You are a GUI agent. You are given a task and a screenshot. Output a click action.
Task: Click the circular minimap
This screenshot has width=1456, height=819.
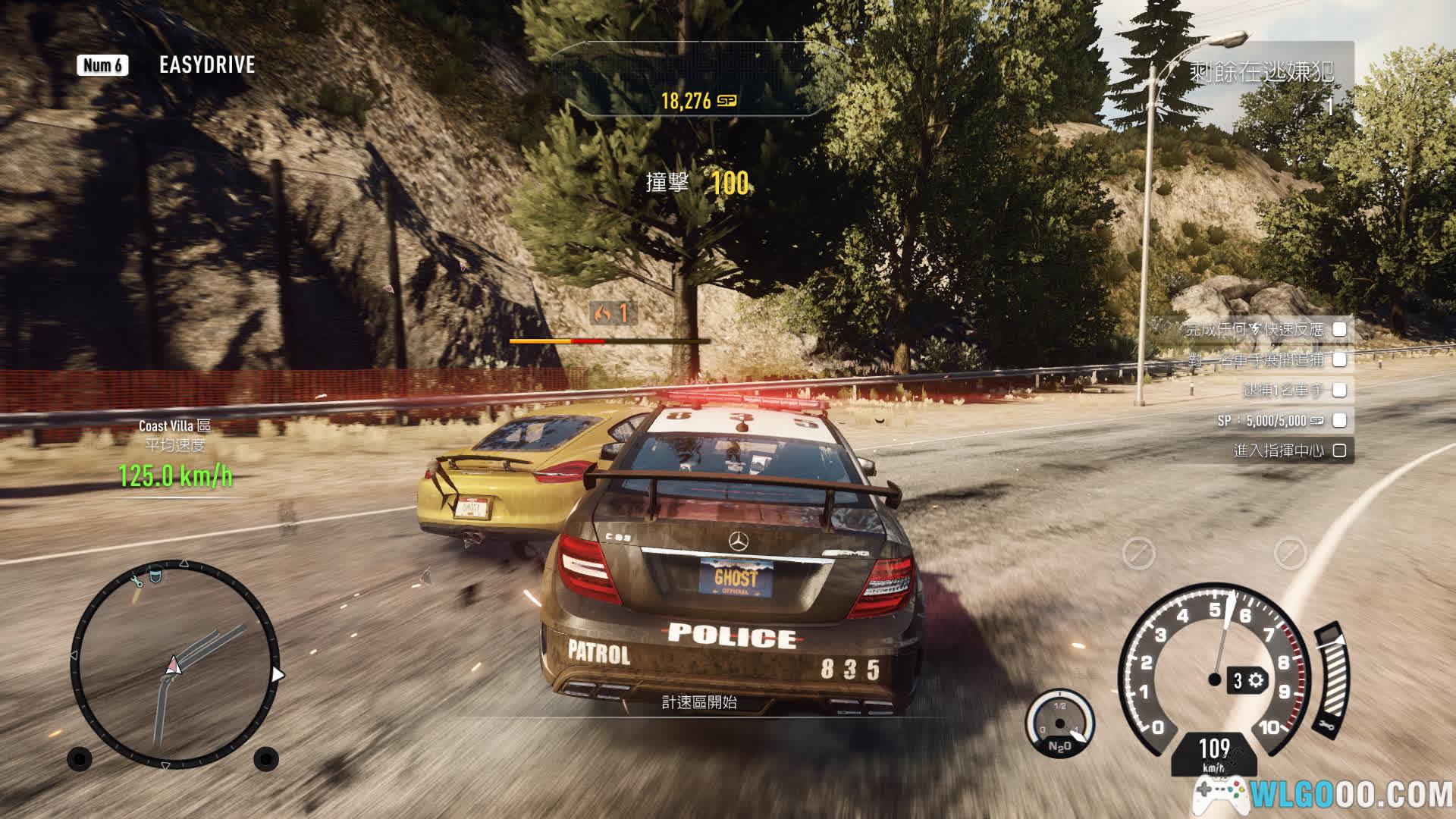point(175,664)
